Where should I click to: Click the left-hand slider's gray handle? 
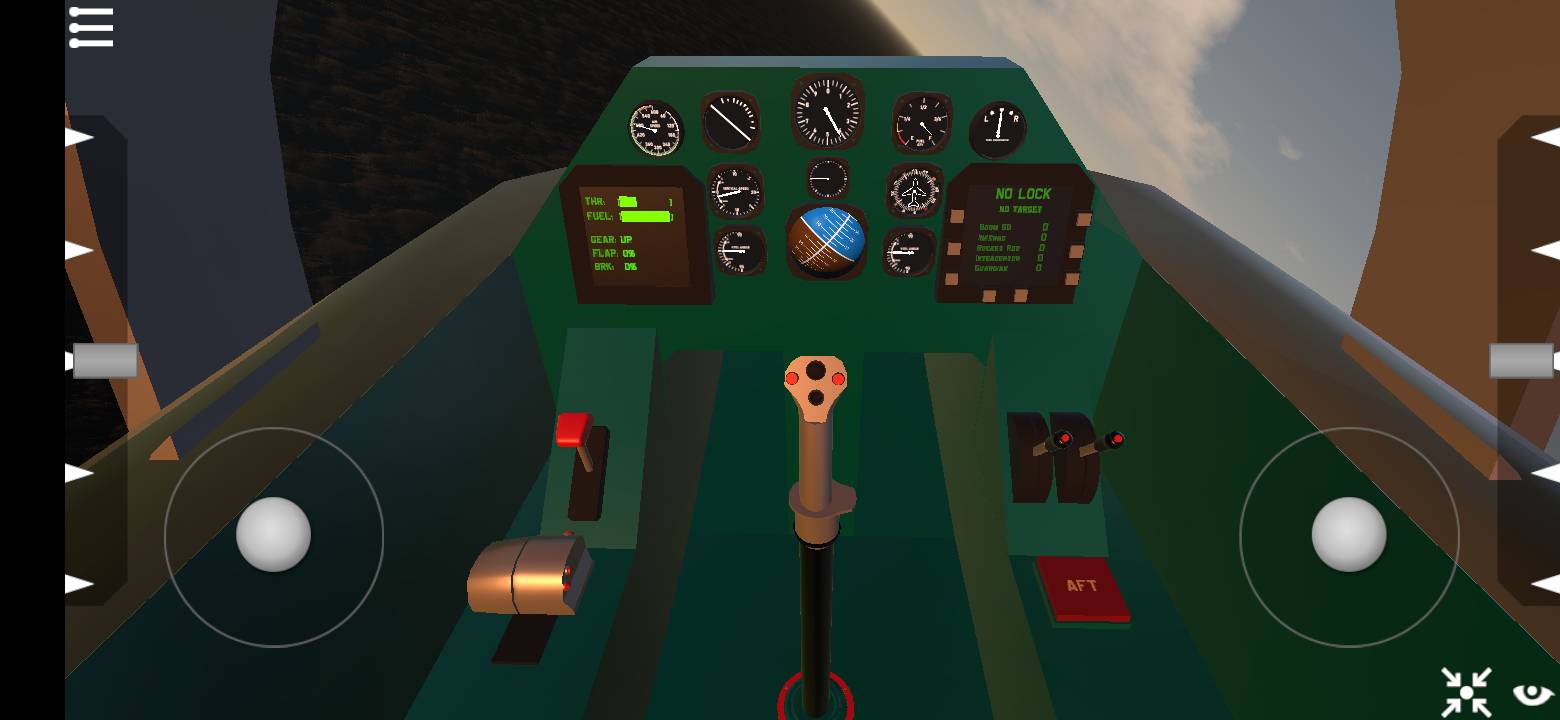click(105, 361)
